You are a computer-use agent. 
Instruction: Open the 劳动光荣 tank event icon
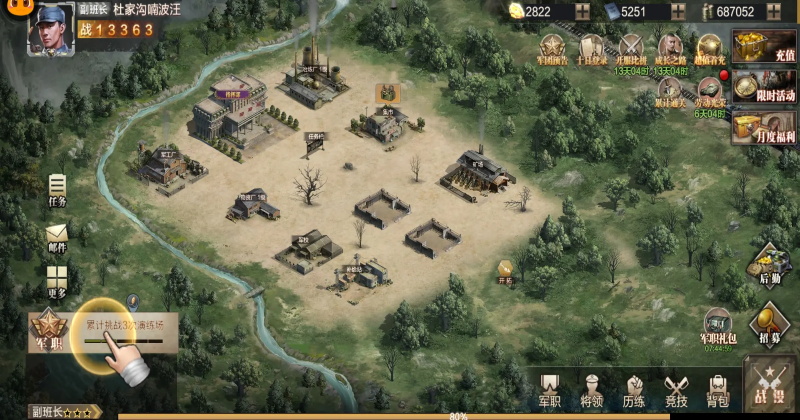(709, 88)
